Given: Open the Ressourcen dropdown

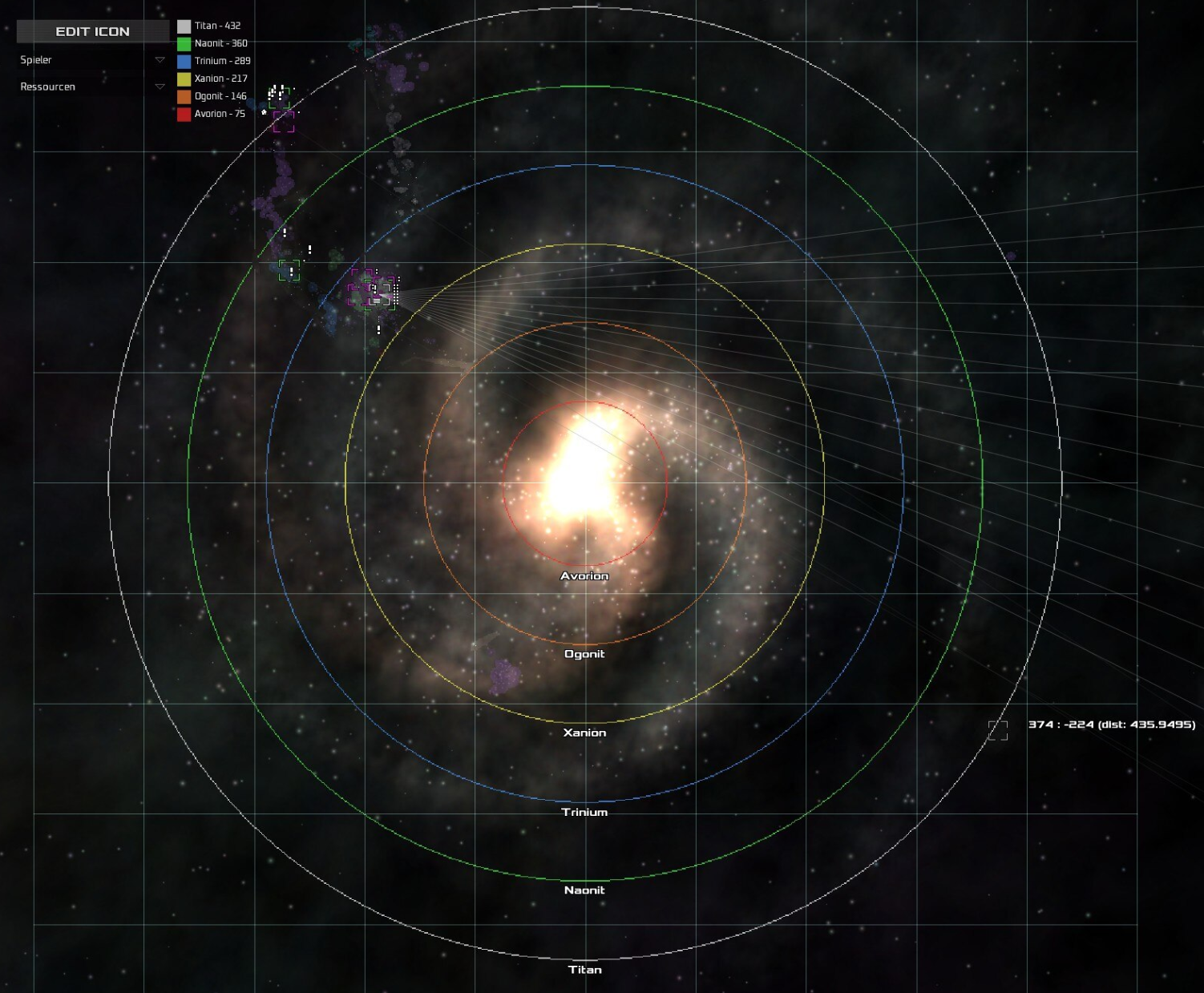Looking at the screenshot, I should (x=159, y=87).
